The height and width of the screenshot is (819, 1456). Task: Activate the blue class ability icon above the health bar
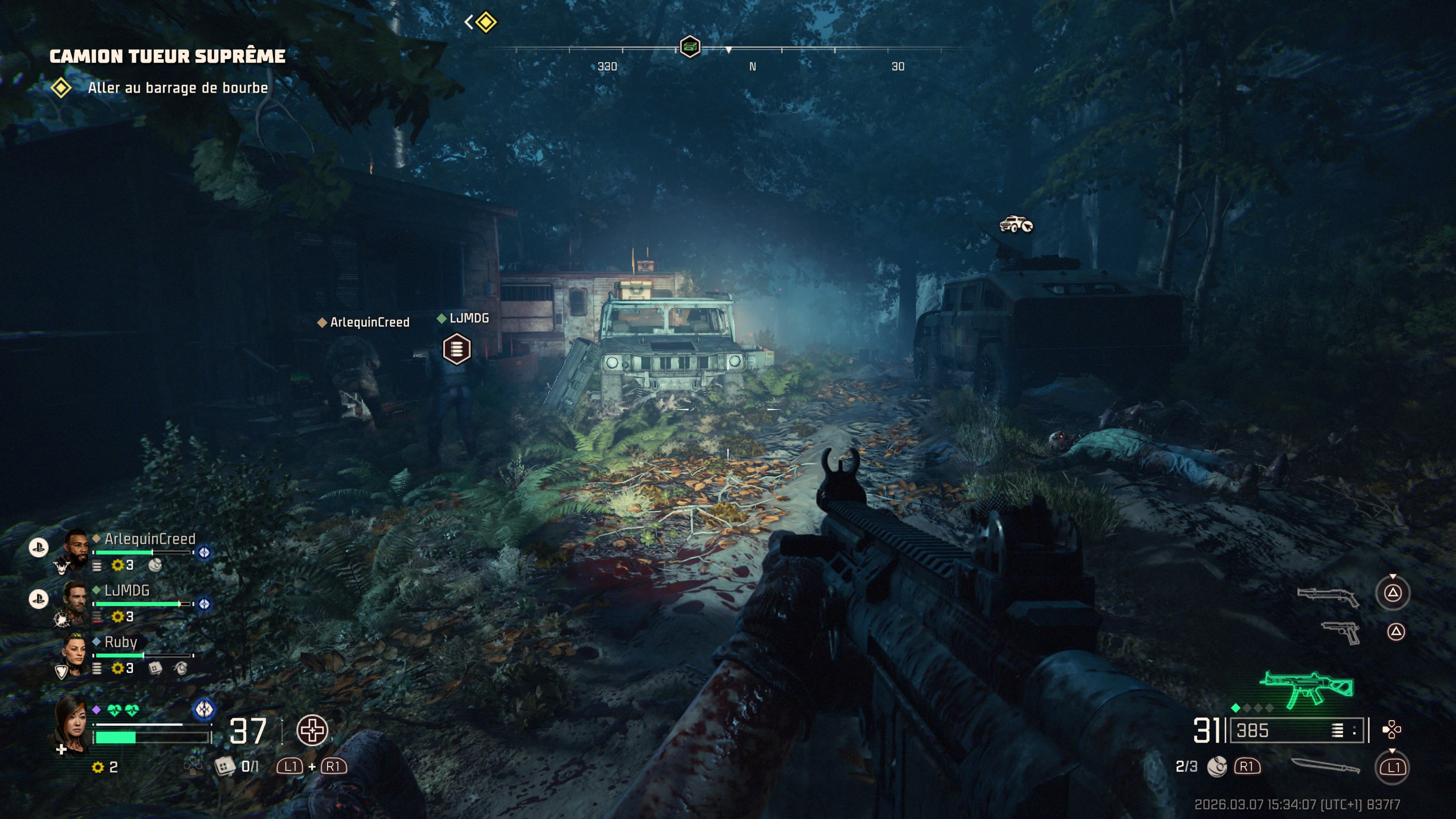(204, 709)
